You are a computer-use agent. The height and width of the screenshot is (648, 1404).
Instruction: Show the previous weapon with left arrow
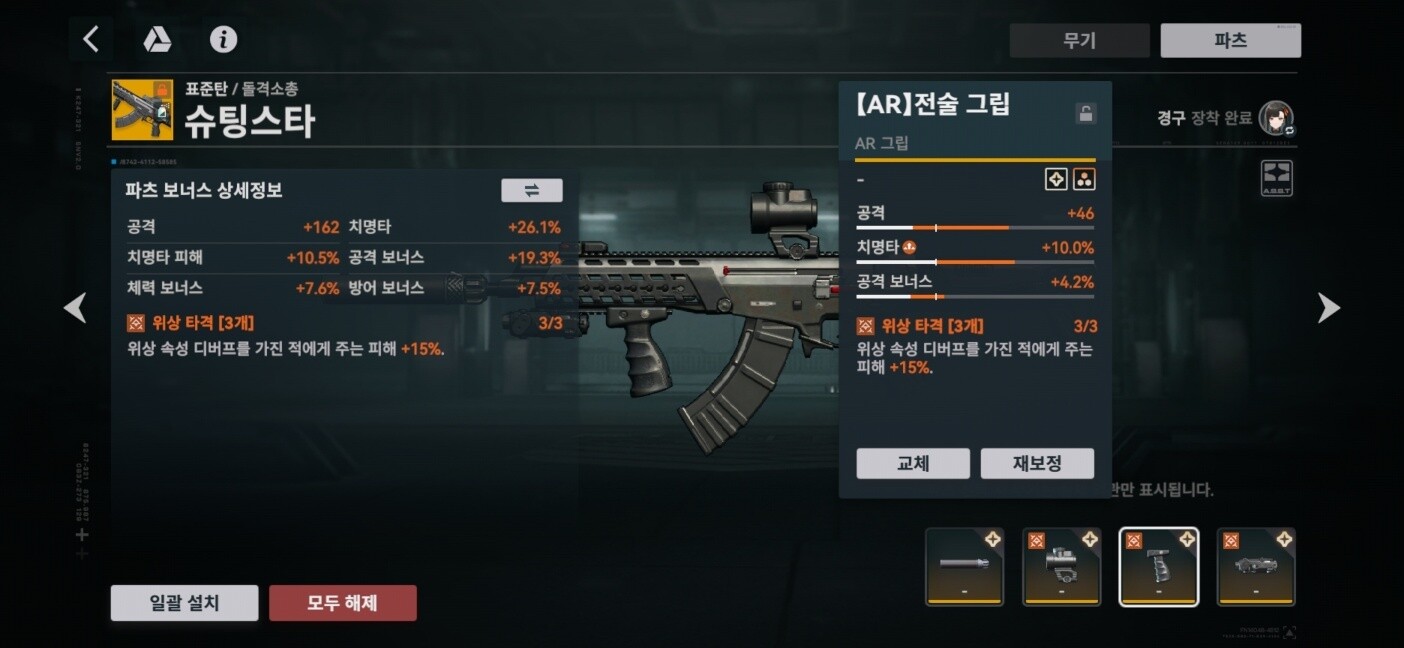pos(75,308)
